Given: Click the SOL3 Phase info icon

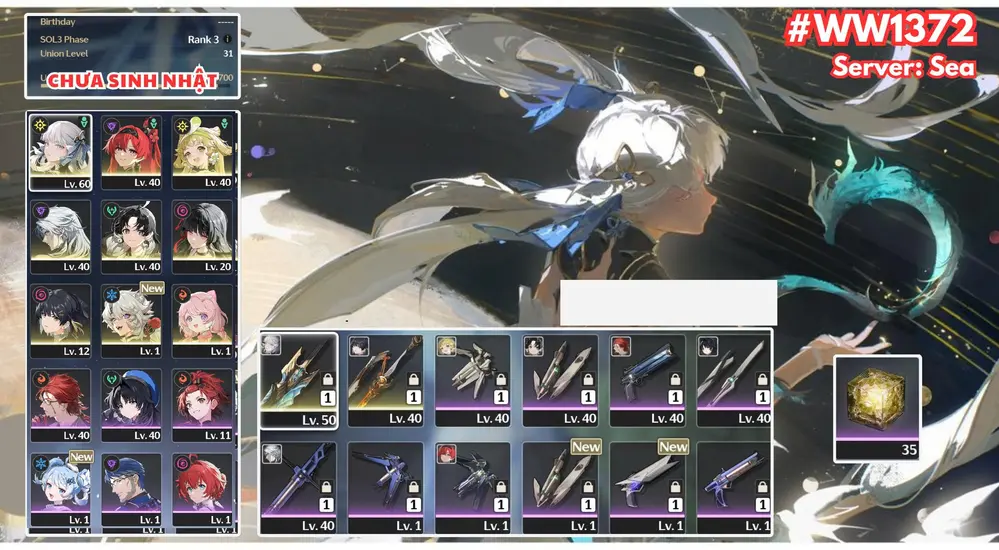Looking at the screenshot, I should (227, 40).
